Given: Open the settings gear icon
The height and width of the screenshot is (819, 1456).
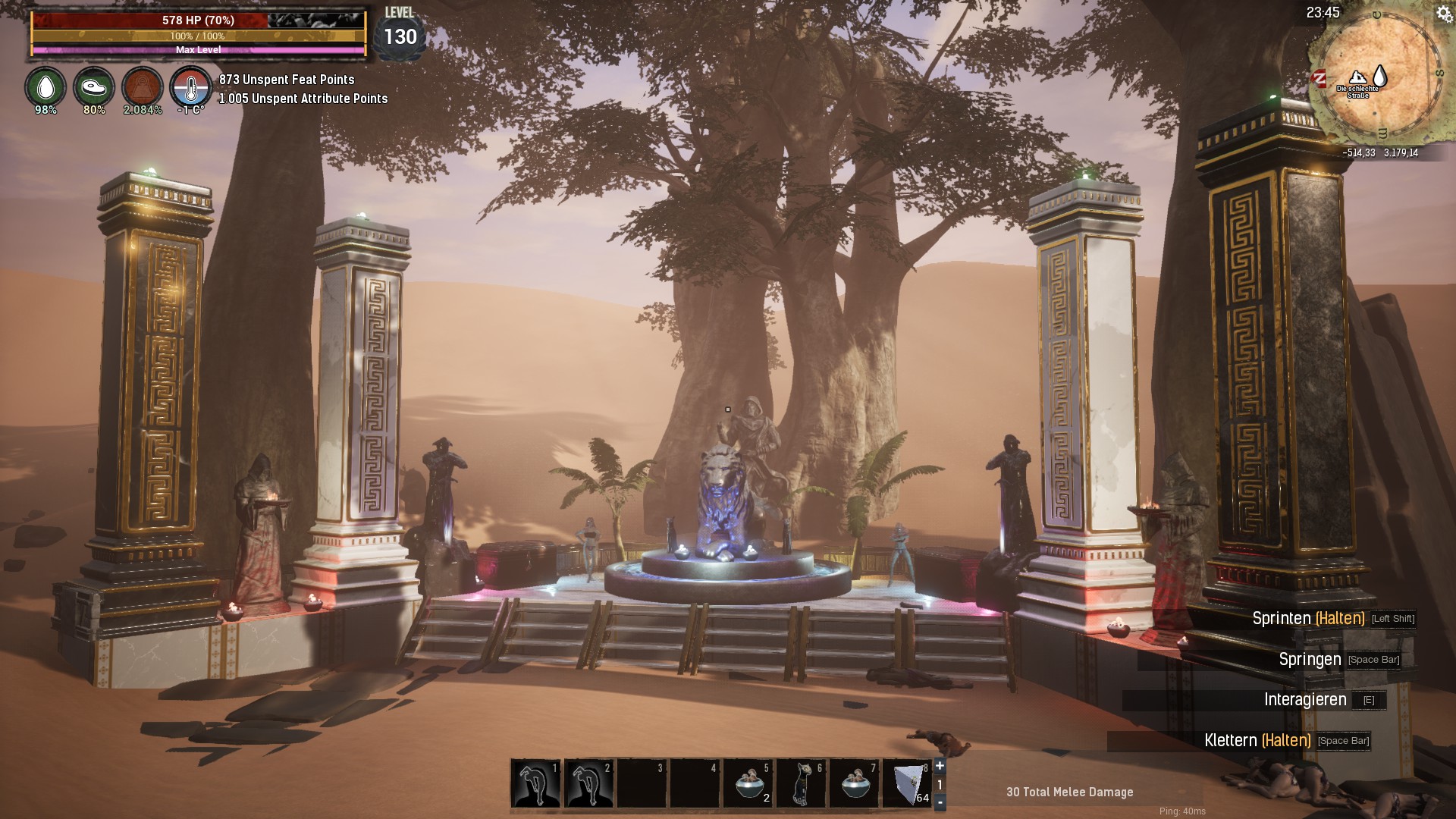Looking at the screenshot, I should 1444,14.
